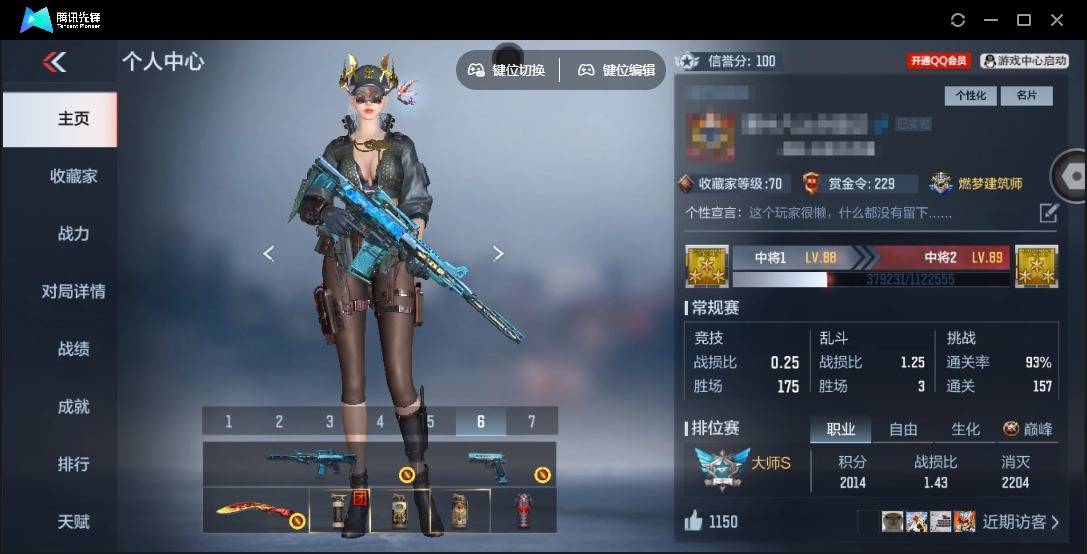The height and width of the screenshot is (554, 1087).
Task: Open the 名片 card button
Action: [x=1026, y=96]
